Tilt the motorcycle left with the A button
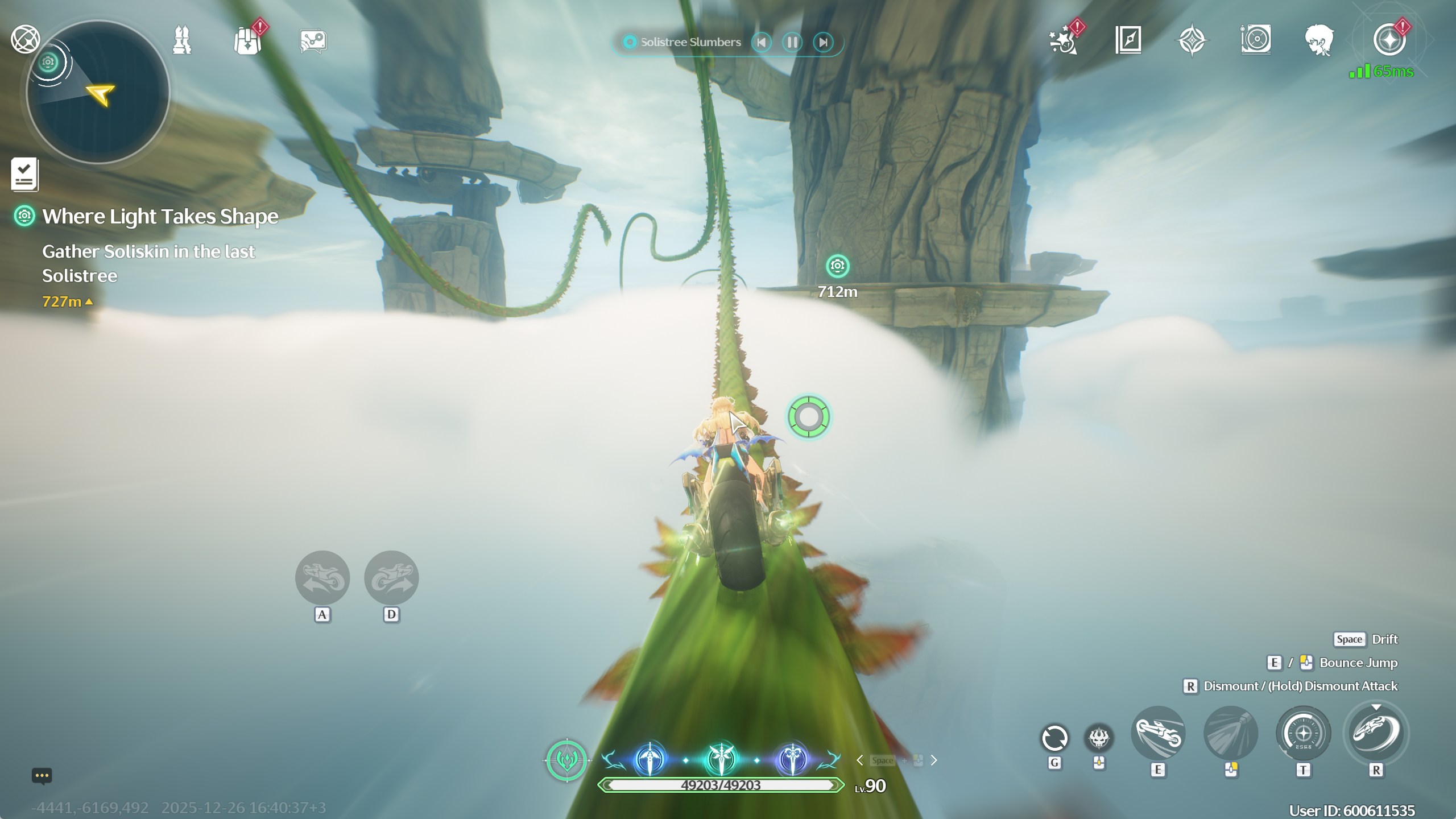The image size is (1456, 819). click(x=322, y=578)
